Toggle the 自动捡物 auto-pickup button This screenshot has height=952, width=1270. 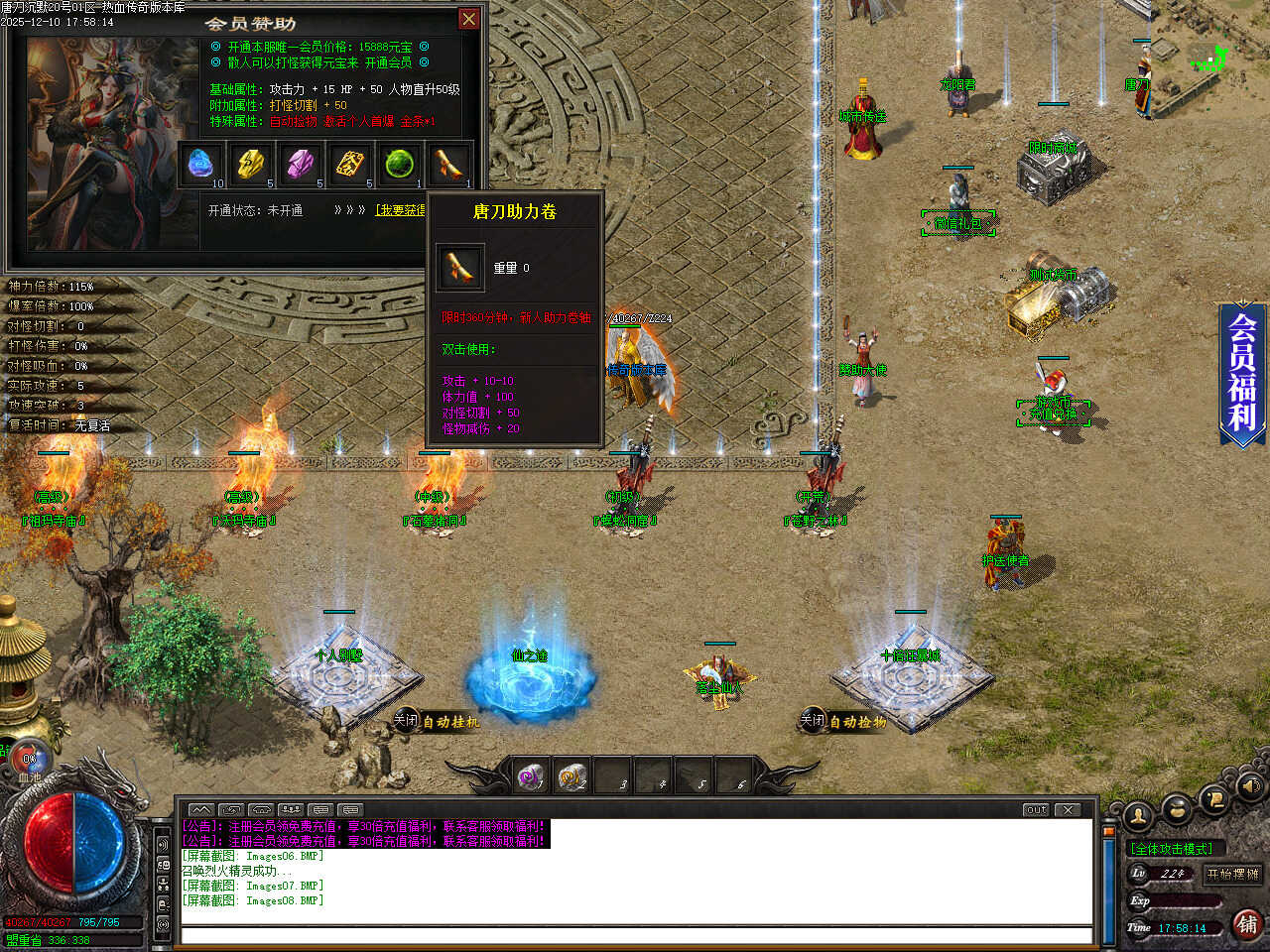(844, 721)
